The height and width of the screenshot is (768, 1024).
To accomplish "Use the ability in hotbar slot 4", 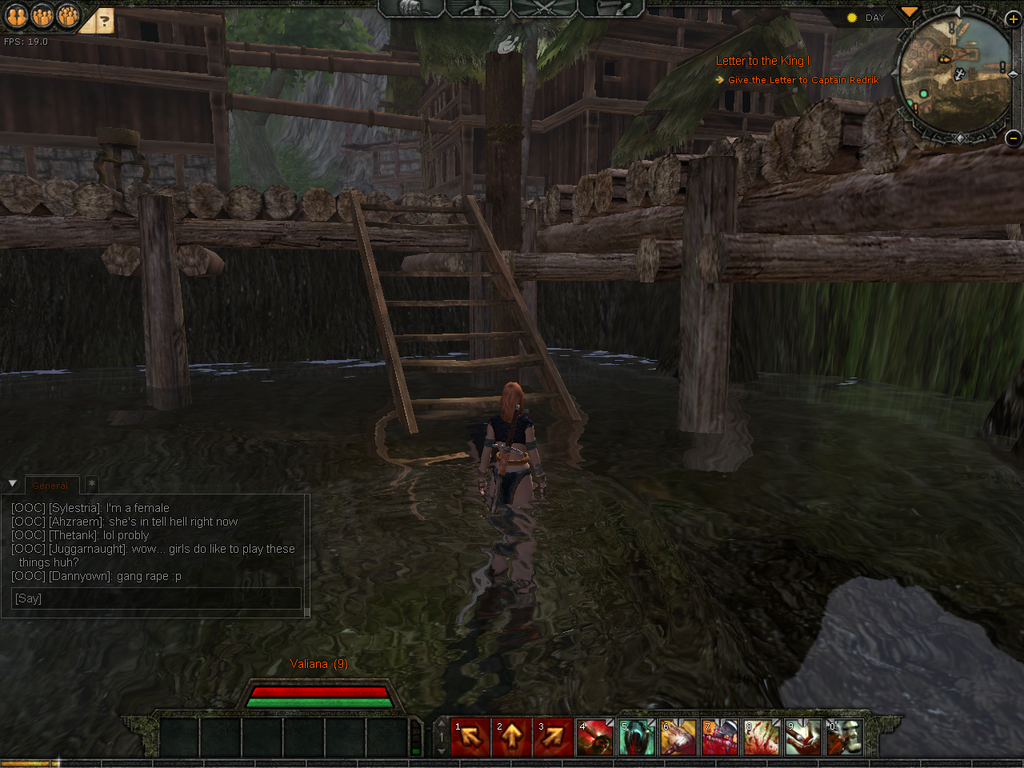I will click(x=595, y=738).
